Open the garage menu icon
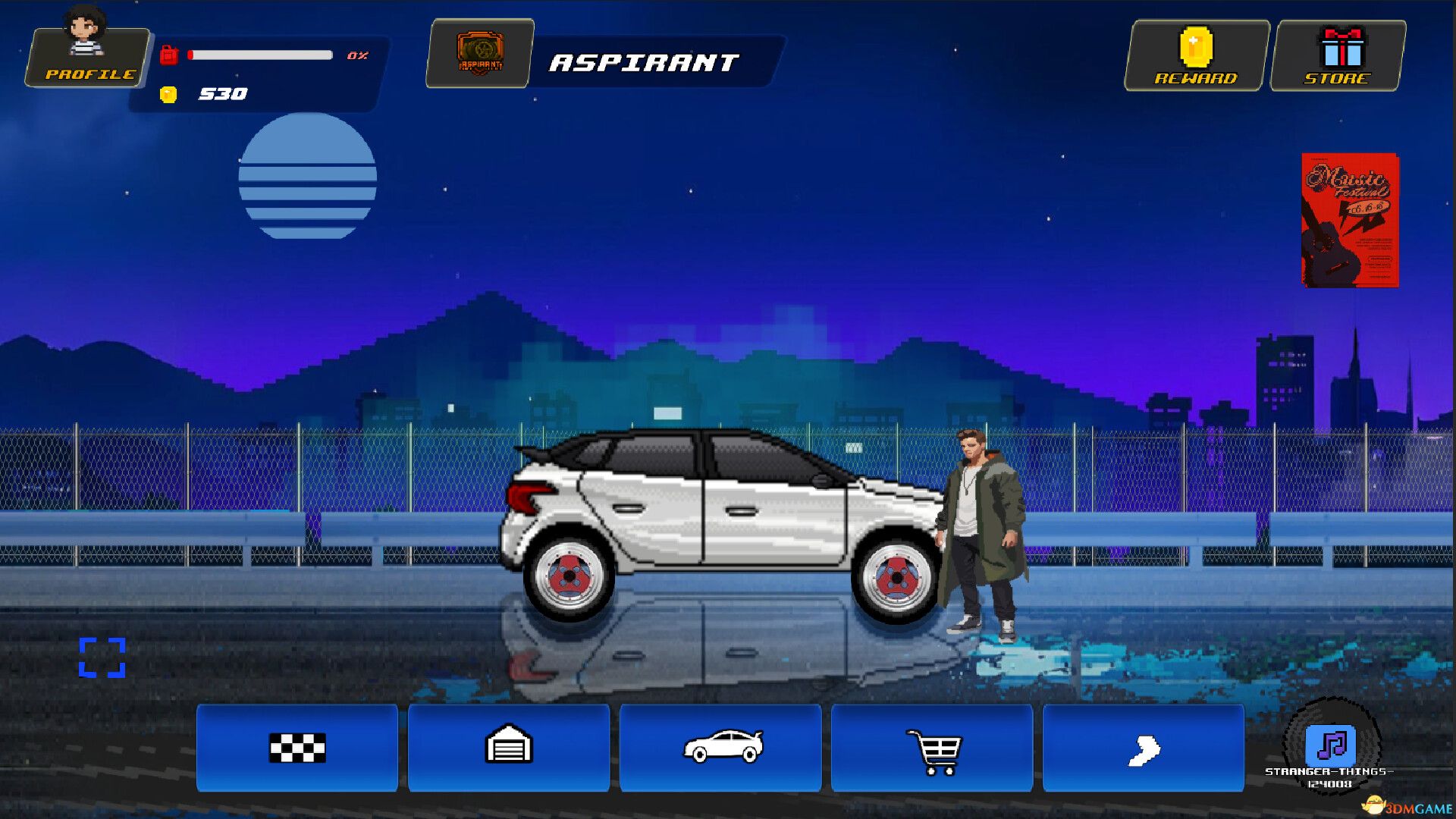This screenshot has height=819, width=1456. click(509, 749)
